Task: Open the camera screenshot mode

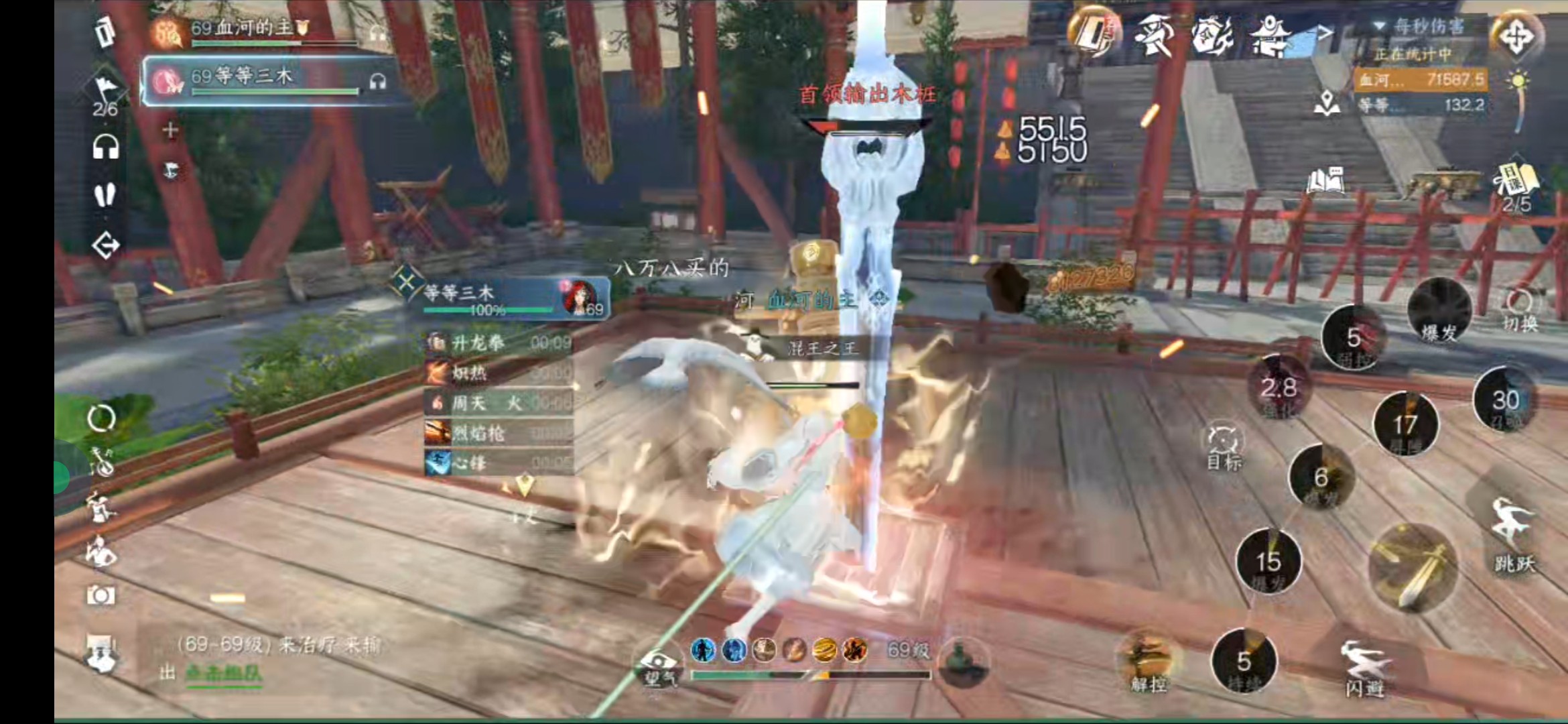Action: click(101, 595)
